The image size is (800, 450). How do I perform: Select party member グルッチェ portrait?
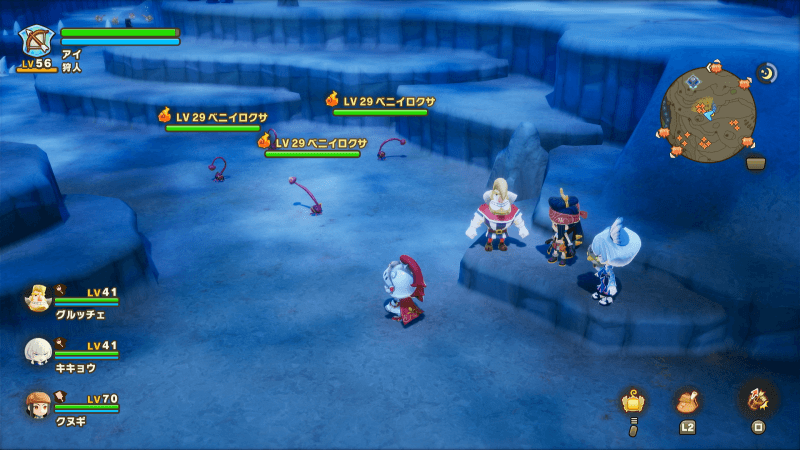click(38, 298)
